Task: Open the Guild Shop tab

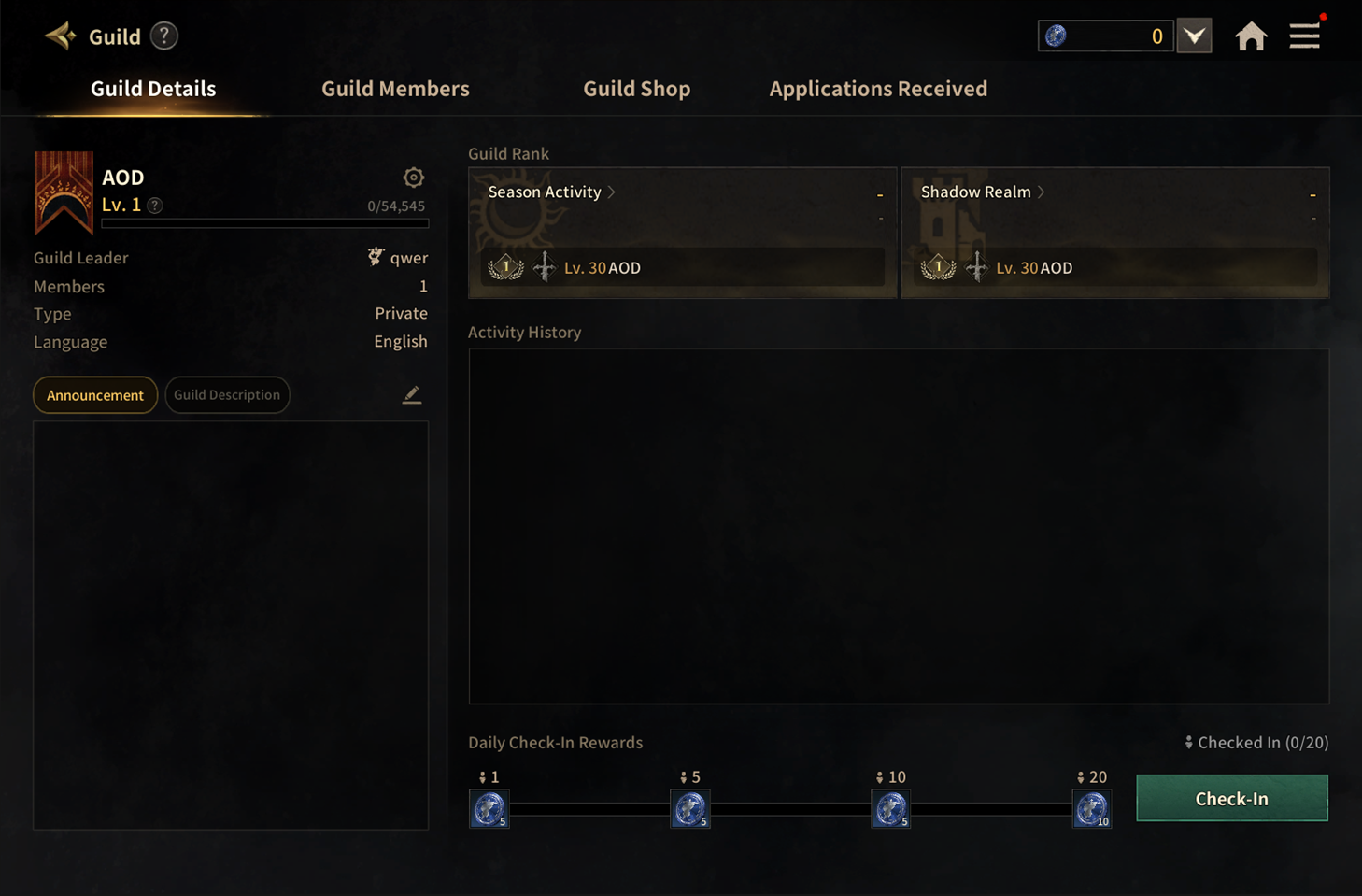Action: [636, 89]
